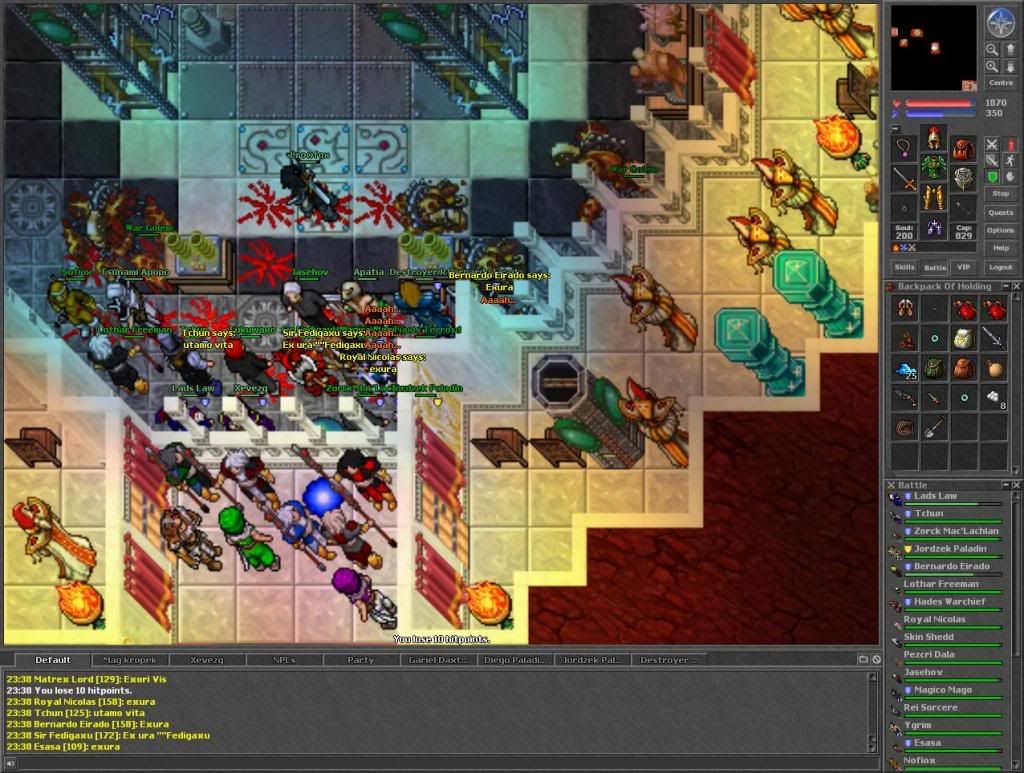Screen dimensions: 1024x773
Task: Open the Help button
Action: (x=1000, y=248)
